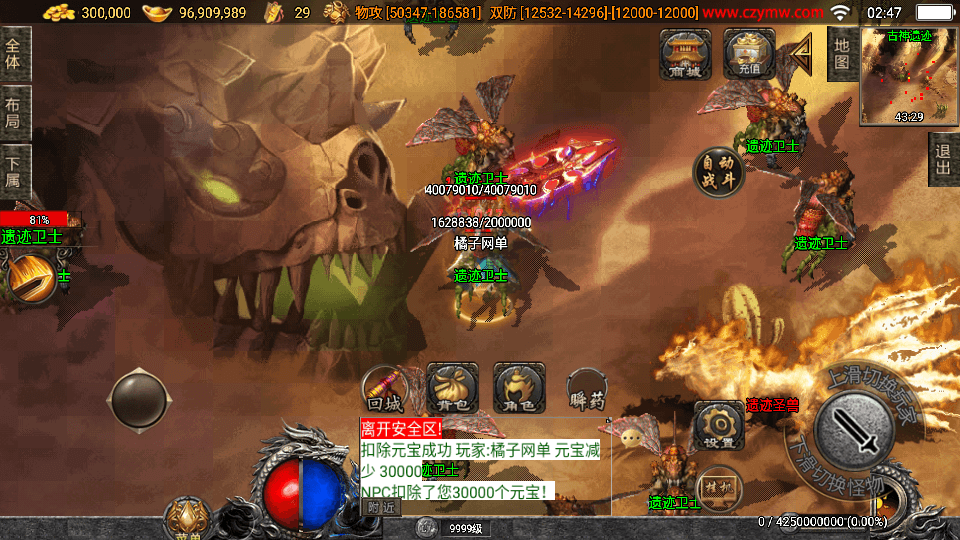Viewport: 960px width, 540px height.
Task: Open the 背包 backpack
Action: point(452,388)
